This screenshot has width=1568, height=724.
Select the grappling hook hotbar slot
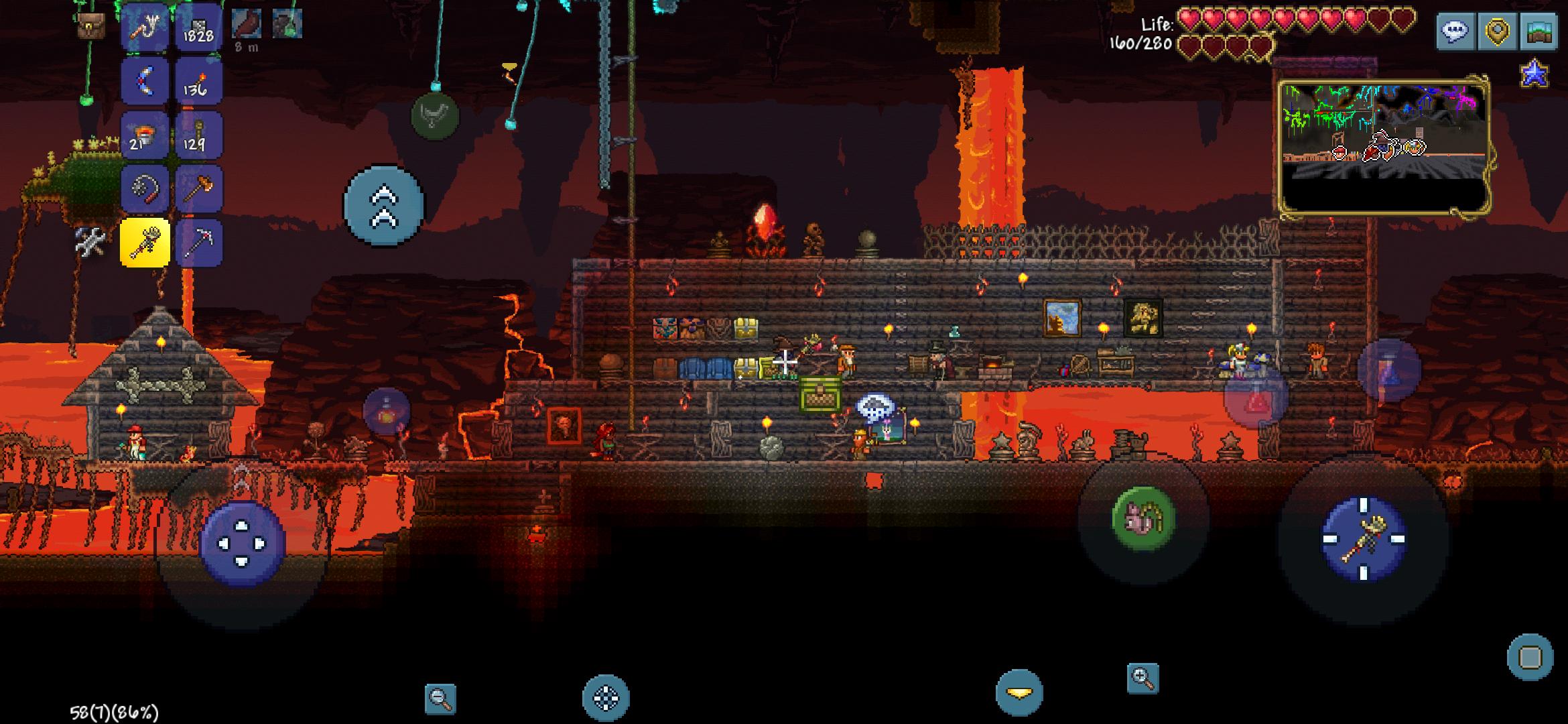pyautogui.click(x=145, y=27)
